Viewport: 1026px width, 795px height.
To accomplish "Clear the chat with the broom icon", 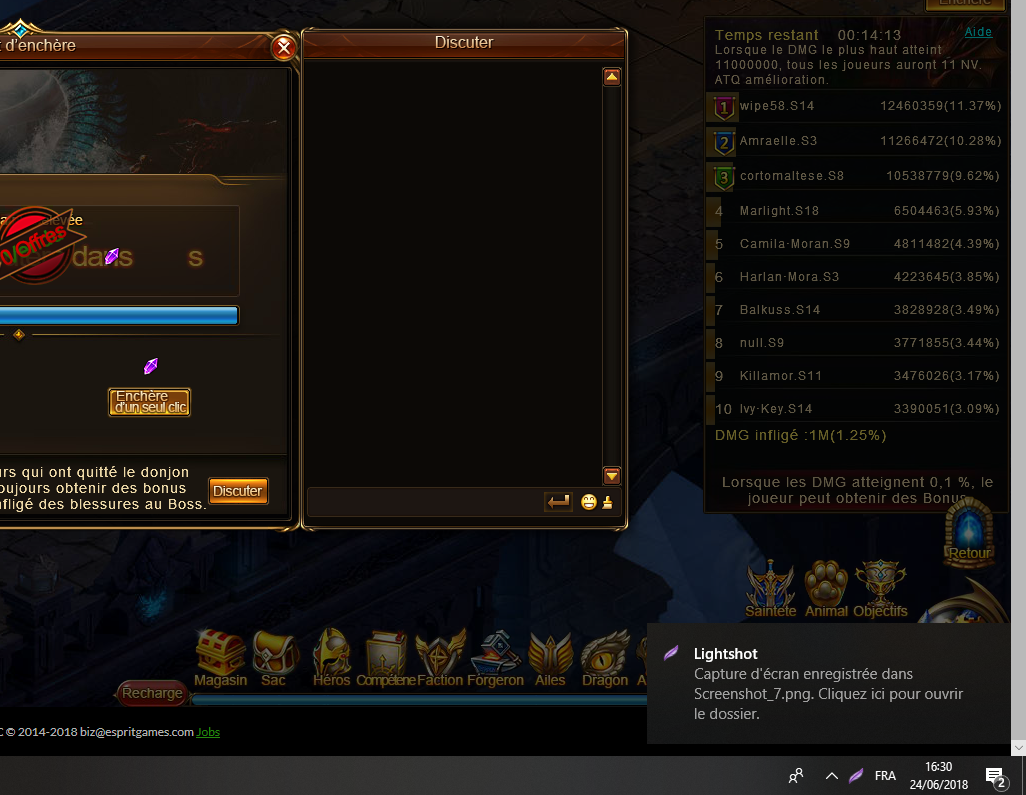I will pyautogui.click(x=607, y=502).
